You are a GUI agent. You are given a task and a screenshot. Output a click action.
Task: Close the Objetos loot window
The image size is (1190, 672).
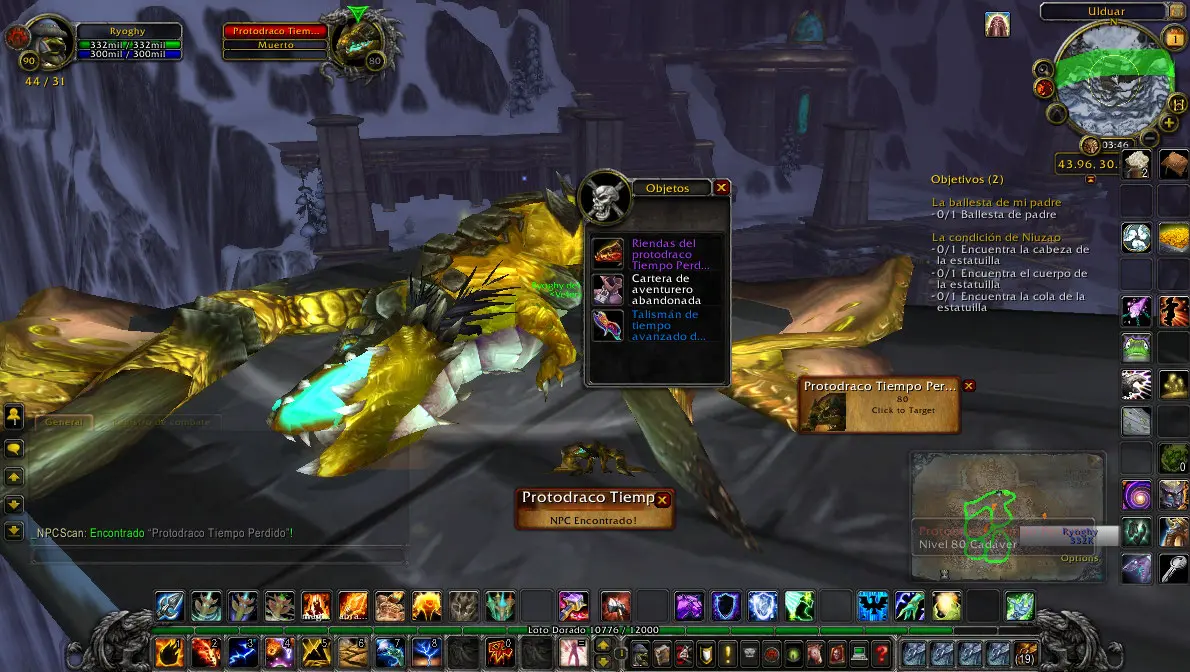(x=721, y=187)
